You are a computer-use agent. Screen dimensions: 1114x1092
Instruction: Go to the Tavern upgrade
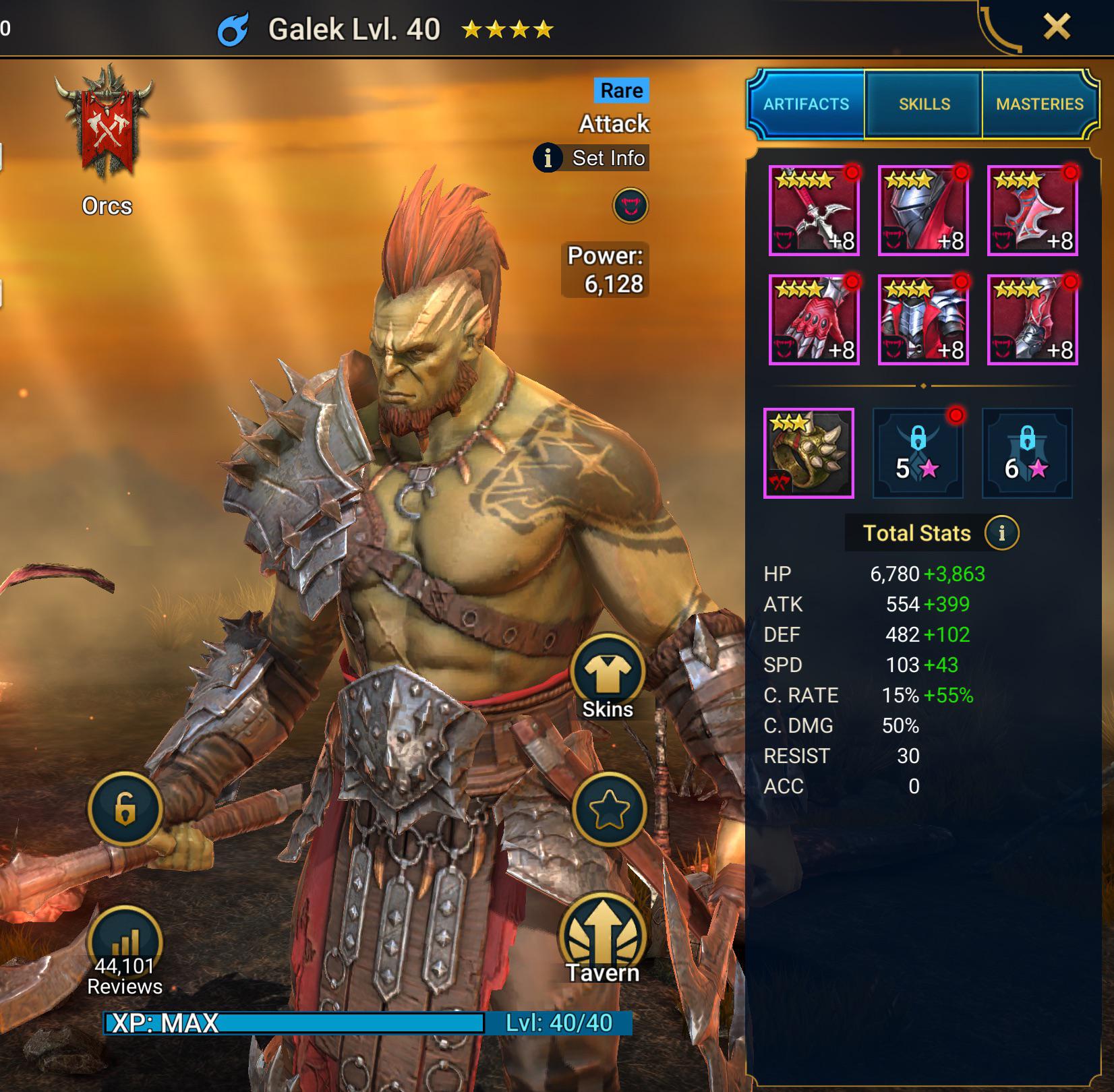coord(602,938)
